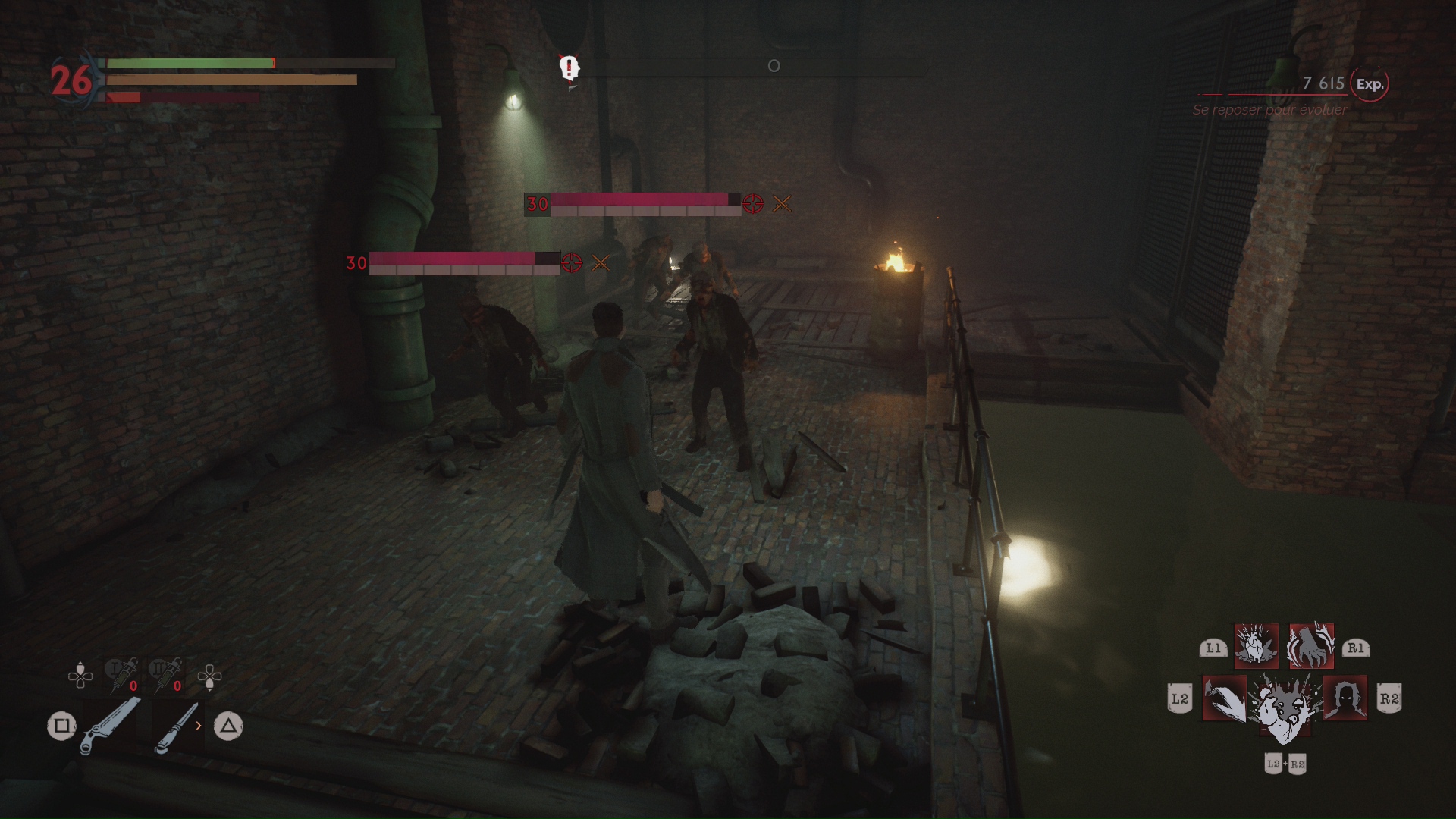Viewport: 1456px width, 819px height.
Task: Click the Exp. experience badge
Action: 1370,84
